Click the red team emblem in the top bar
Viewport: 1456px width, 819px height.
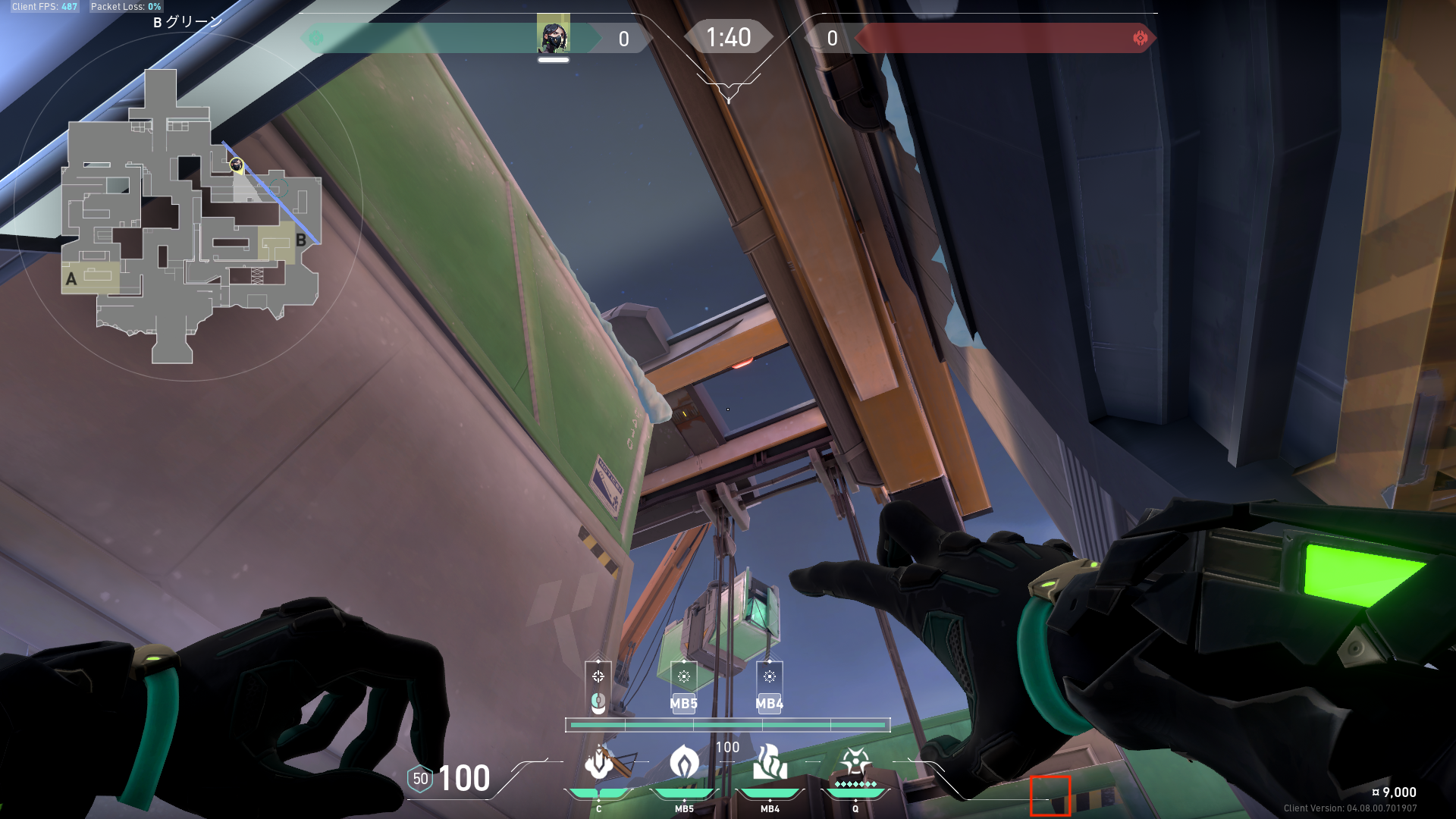tap(1140, 38)
